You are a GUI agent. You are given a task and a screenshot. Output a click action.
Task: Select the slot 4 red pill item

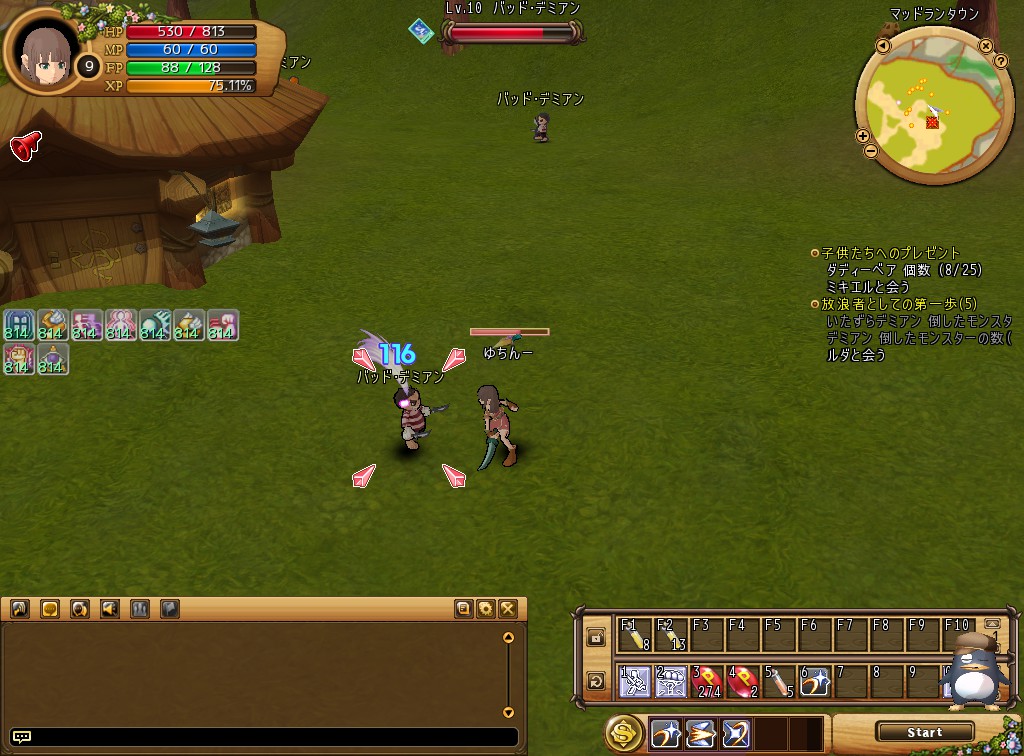tap(742, 682)
